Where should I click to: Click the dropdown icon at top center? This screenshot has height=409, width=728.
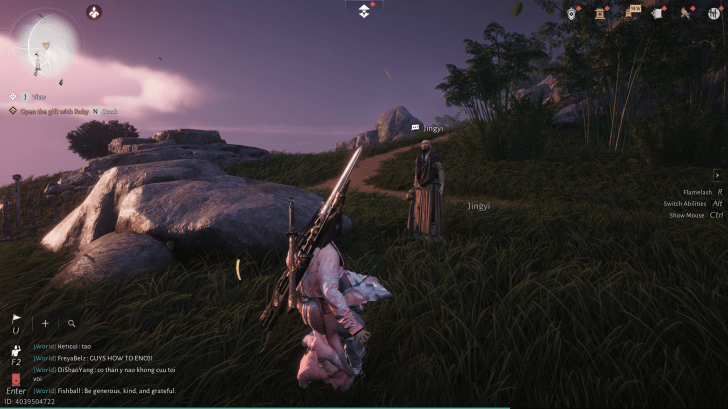tap(364, 11)
